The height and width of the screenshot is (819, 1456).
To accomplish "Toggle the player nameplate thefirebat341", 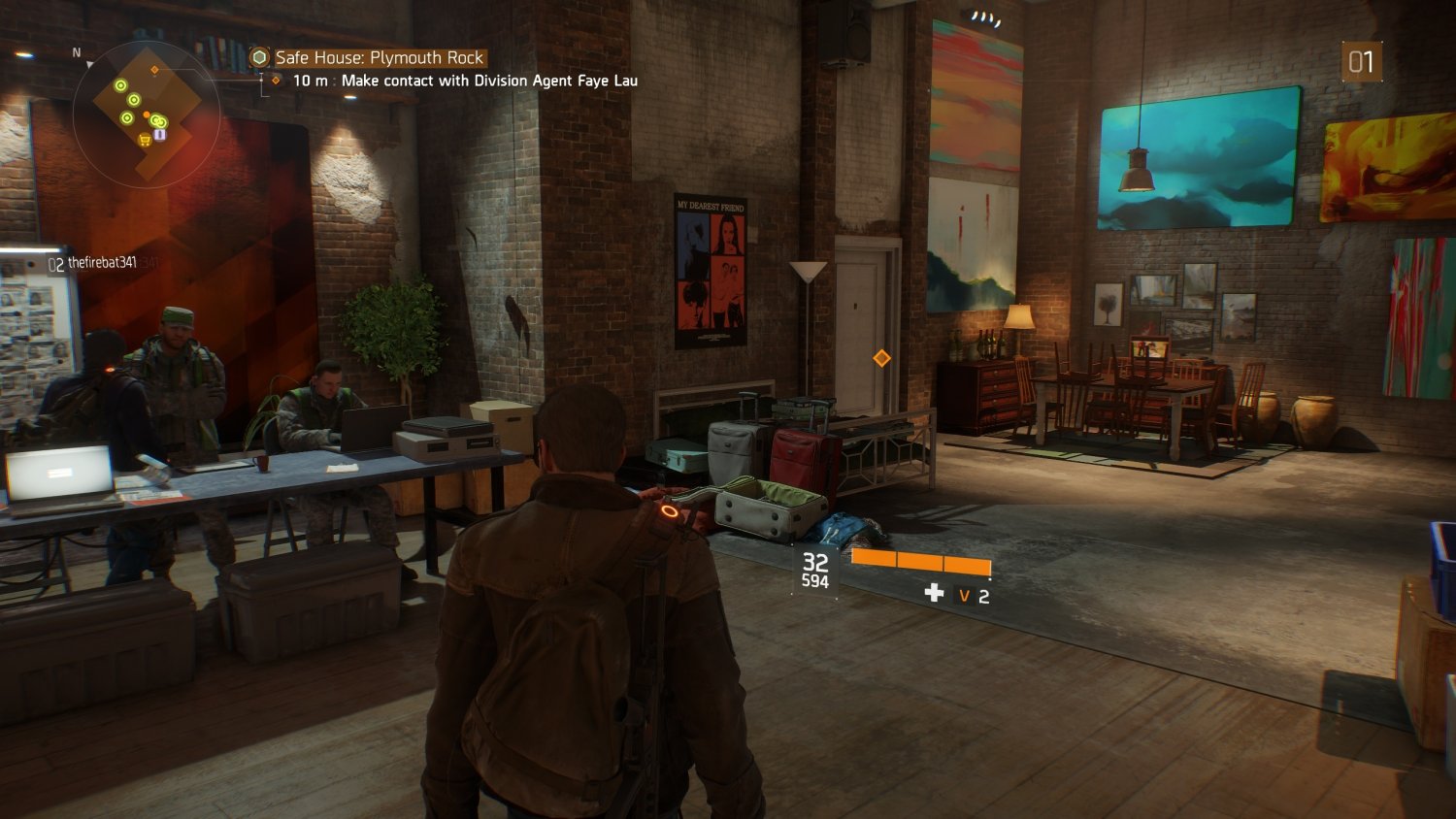I will pos(101,262).
